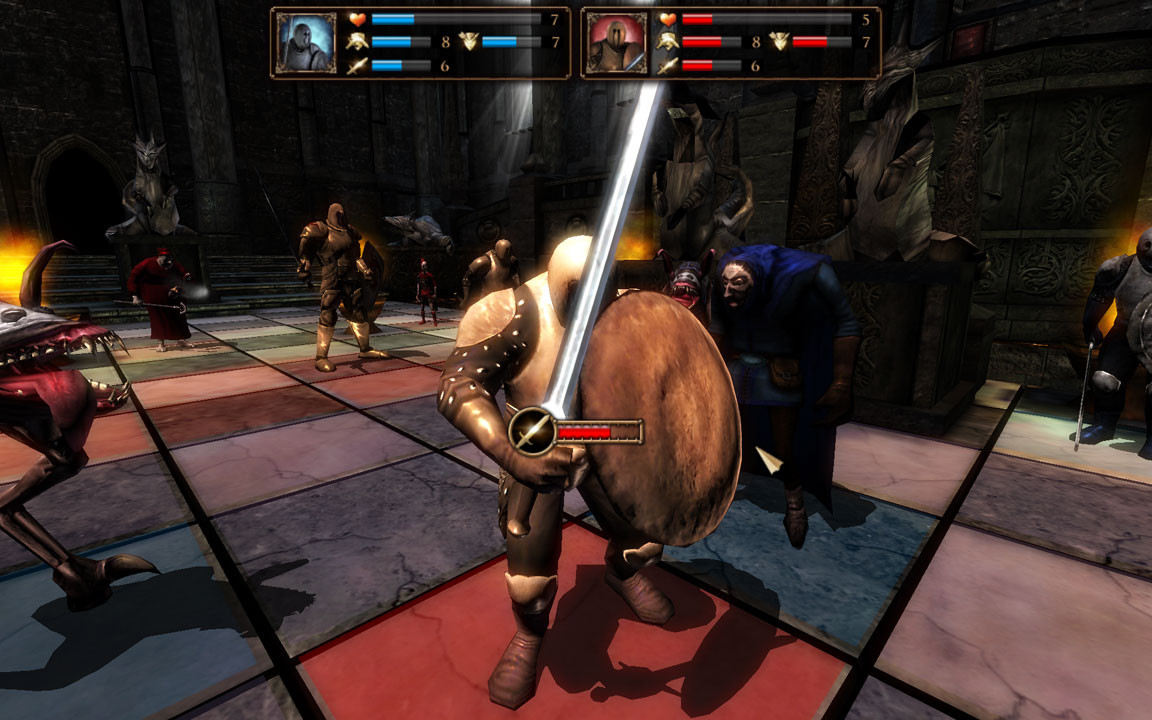
Task: Select the blue knight portrait
Action: (306, 43)
